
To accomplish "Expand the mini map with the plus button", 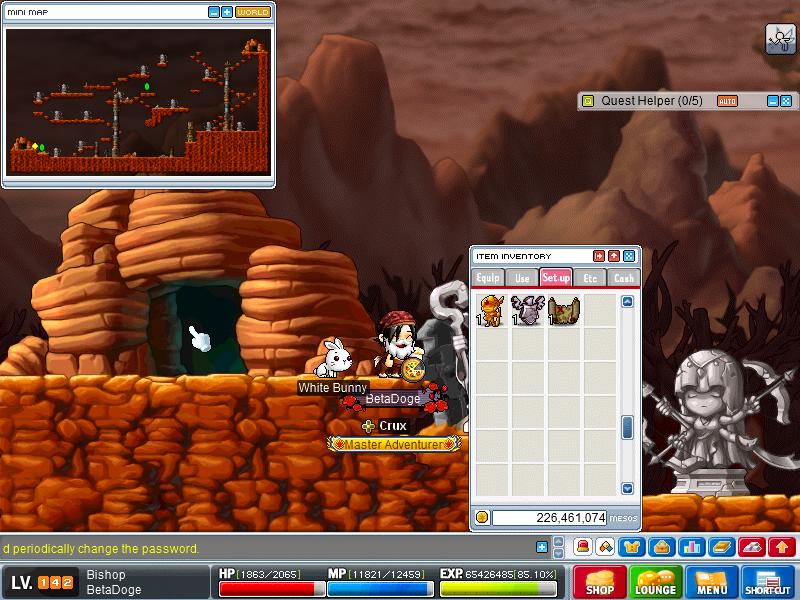I will [x=227, y=12].
